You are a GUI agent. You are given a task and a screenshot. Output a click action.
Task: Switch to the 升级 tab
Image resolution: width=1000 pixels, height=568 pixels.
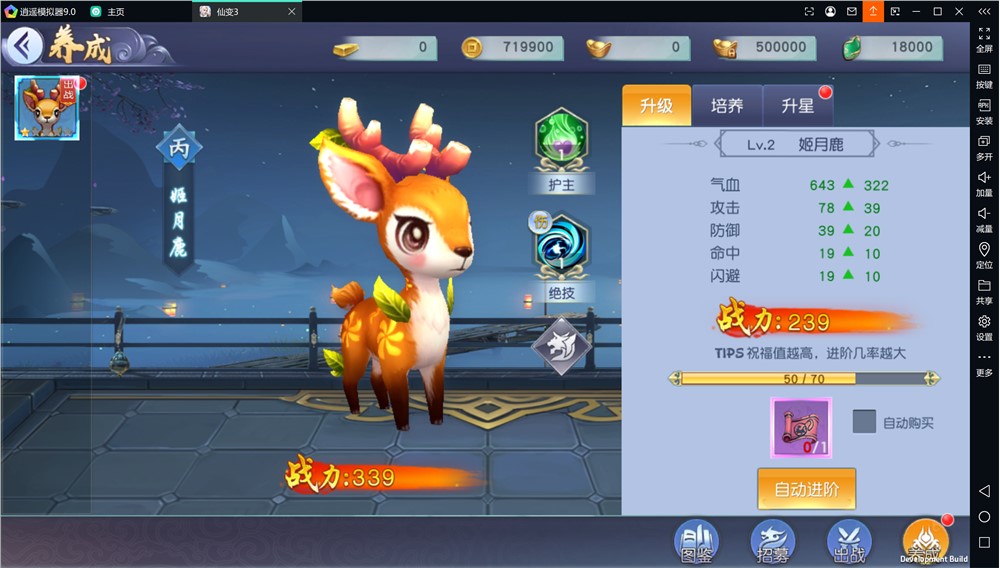tap(656, 106)
